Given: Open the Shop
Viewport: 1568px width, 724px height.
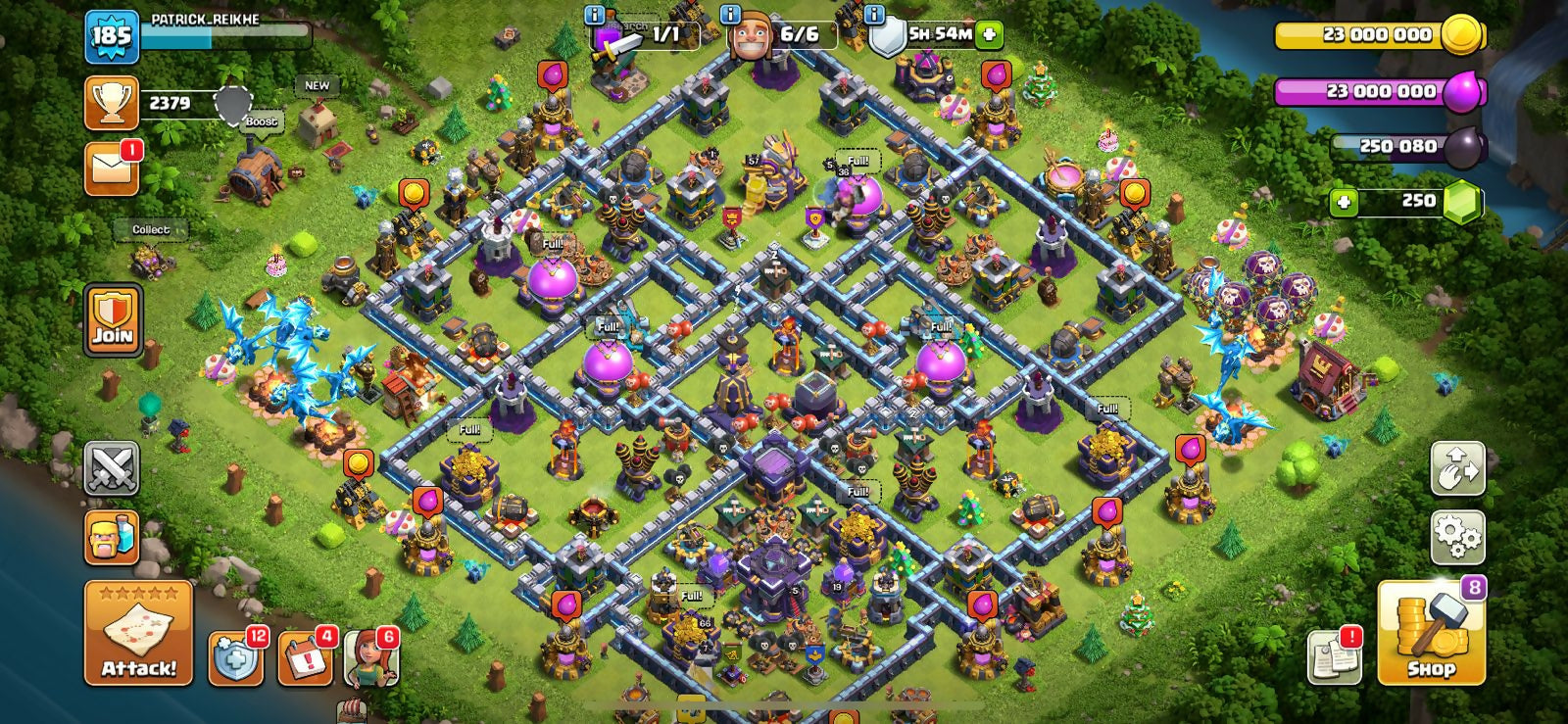Looking at the screenshot, I should (x=1431, y=633).
